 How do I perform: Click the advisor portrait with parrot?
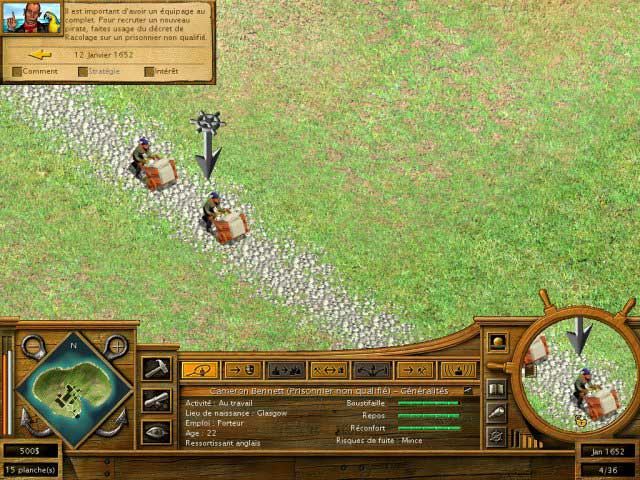tap(31, 16)
